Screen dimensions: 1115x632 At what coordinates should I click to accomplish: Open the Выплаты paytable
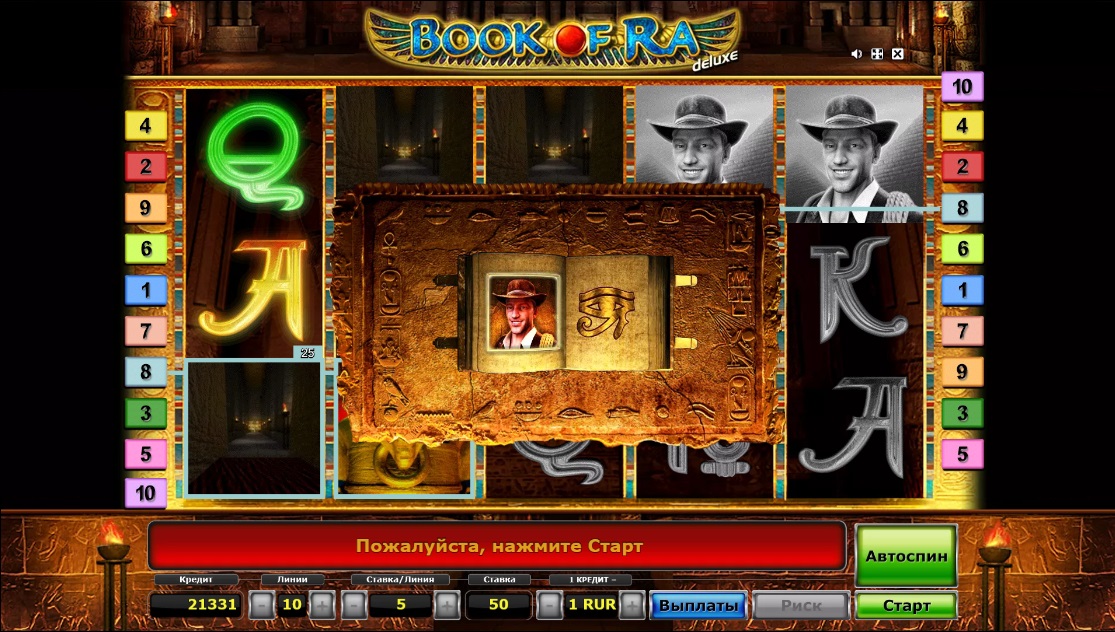[x=699, y=605]
